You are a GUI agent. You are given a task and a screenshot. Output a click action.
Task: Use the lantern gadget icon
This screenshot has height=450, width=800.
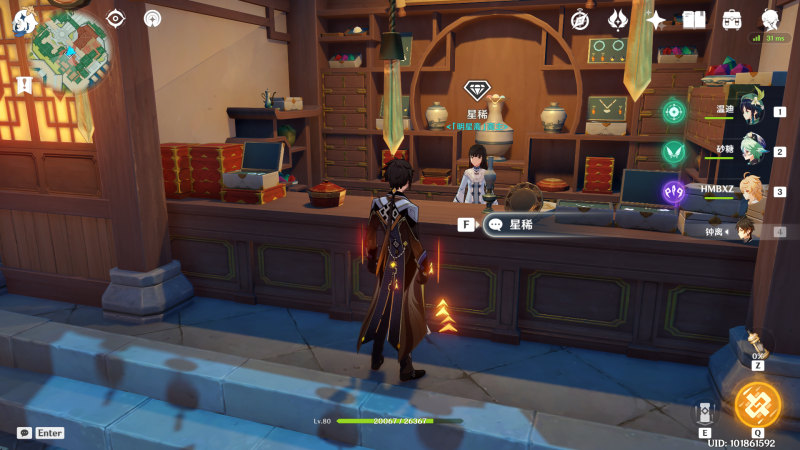click(x=757, y=345)
